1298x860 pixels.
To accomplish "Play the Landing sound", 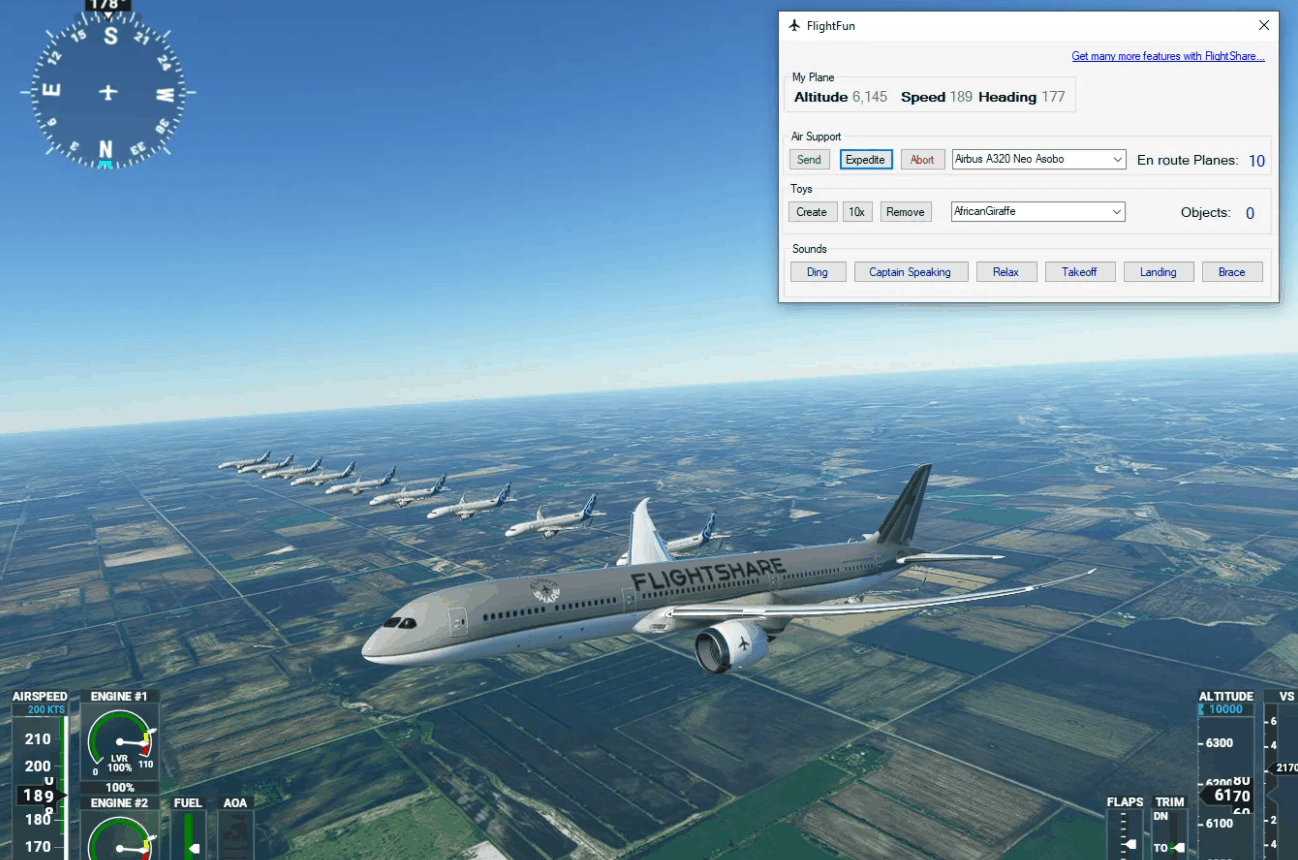I will coord(1158,272).
